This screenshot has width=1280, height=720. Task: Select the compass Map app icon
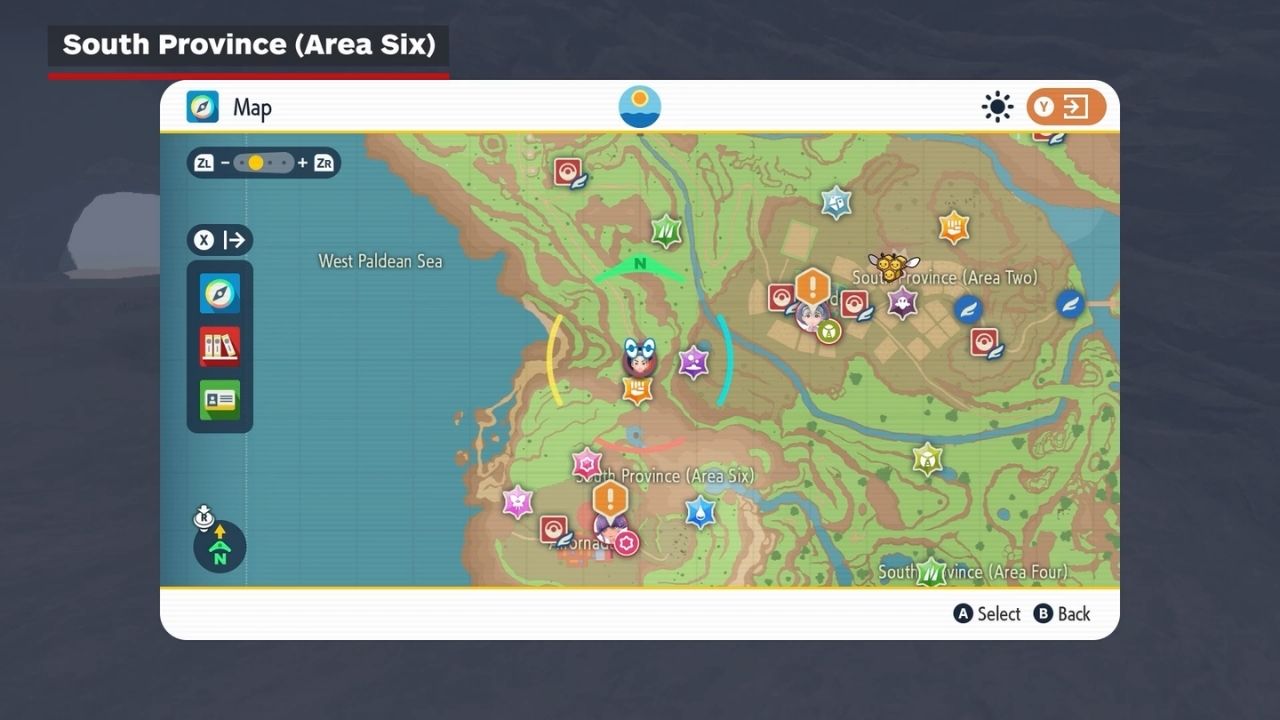[x=220, y=294]
